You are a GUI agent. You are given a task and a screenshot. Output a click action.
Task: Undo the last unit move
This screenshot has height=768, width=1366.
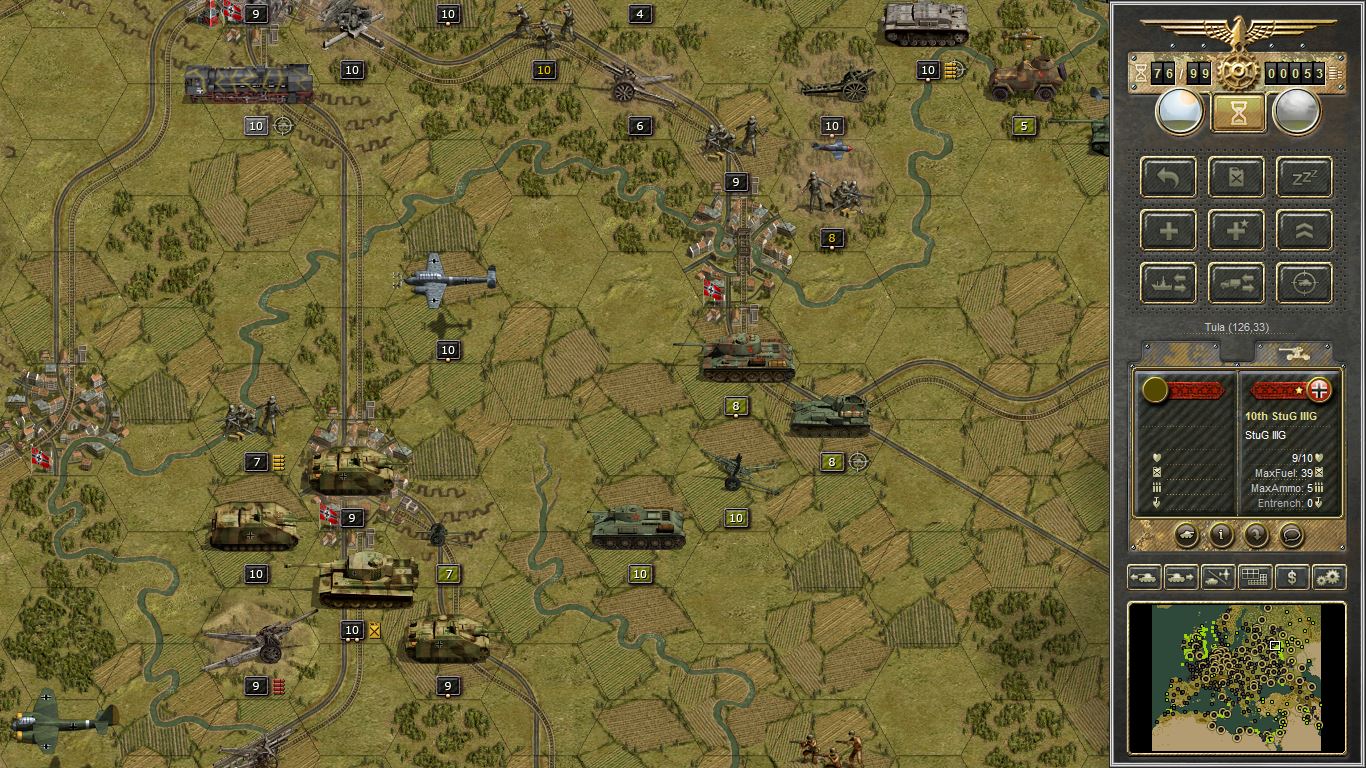(x=1168, y=177)
